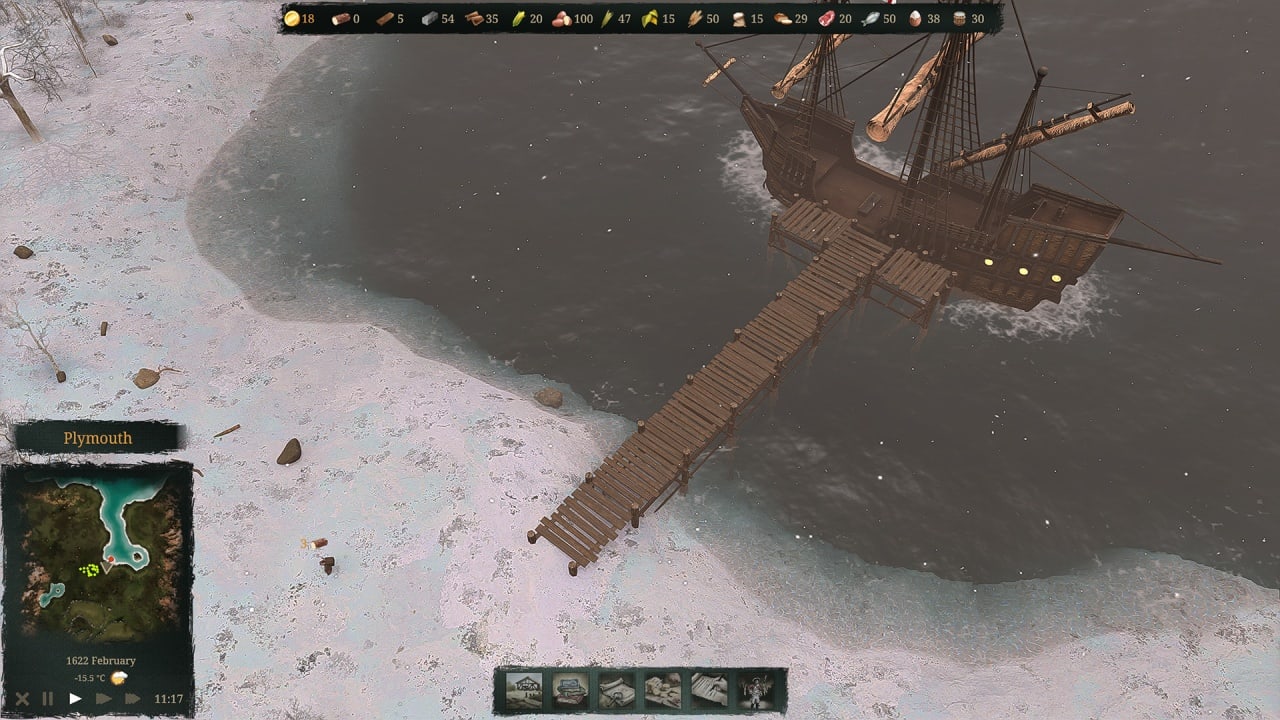
Task: Set game speed to normal play
Action: coord(75,699)
